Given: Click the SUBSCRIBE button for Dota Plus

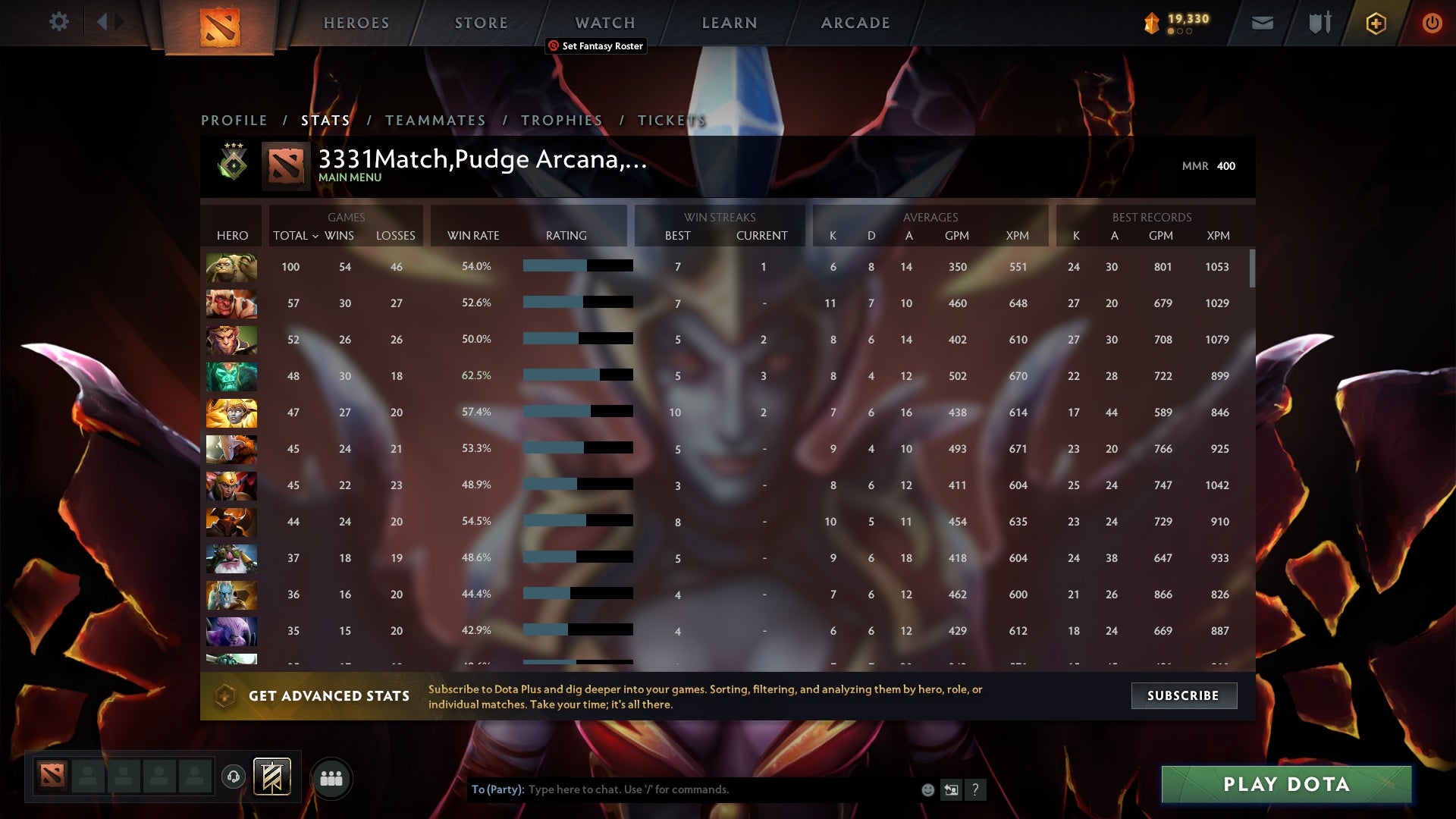Looking at the screenshot, I should 1183,695.
